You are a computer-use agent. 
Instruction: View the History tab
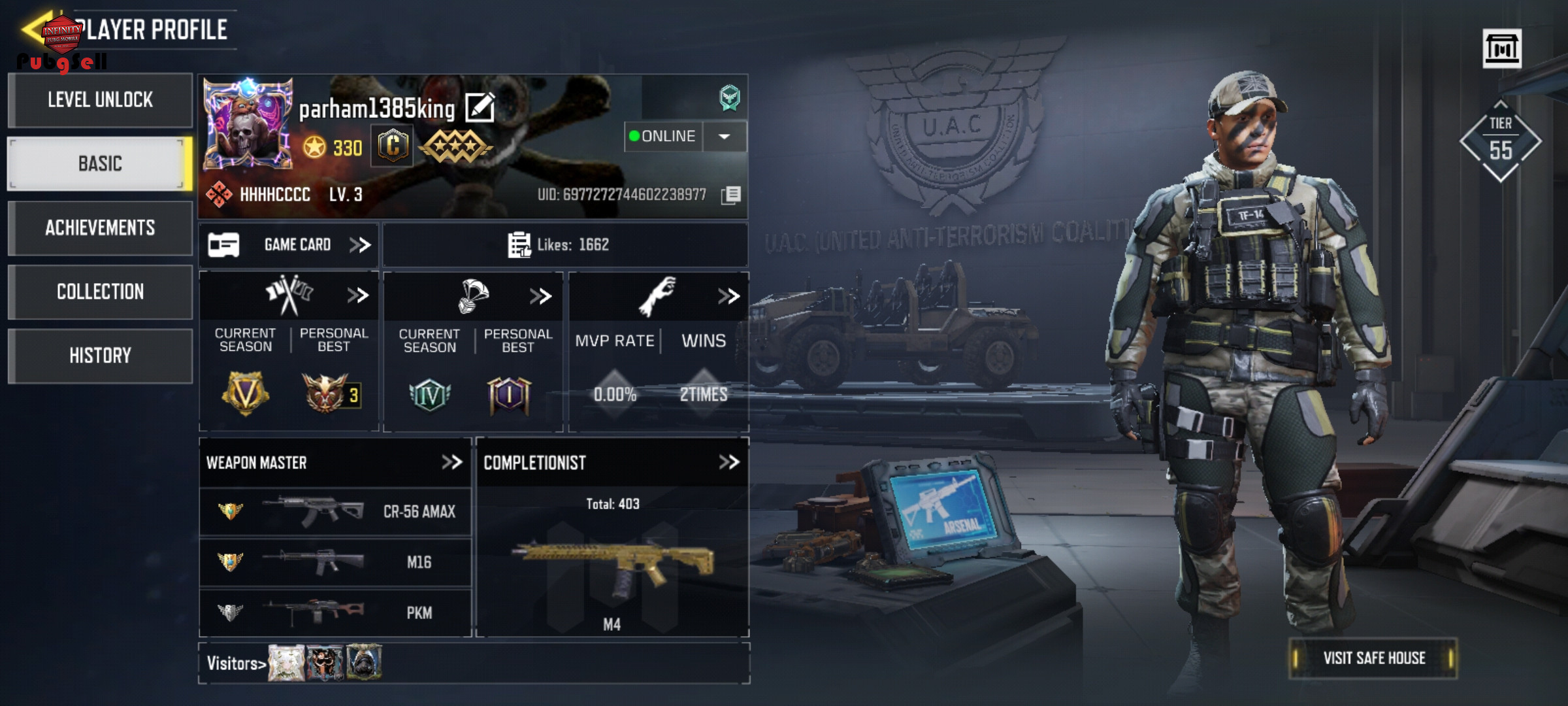tap(100, 356)
